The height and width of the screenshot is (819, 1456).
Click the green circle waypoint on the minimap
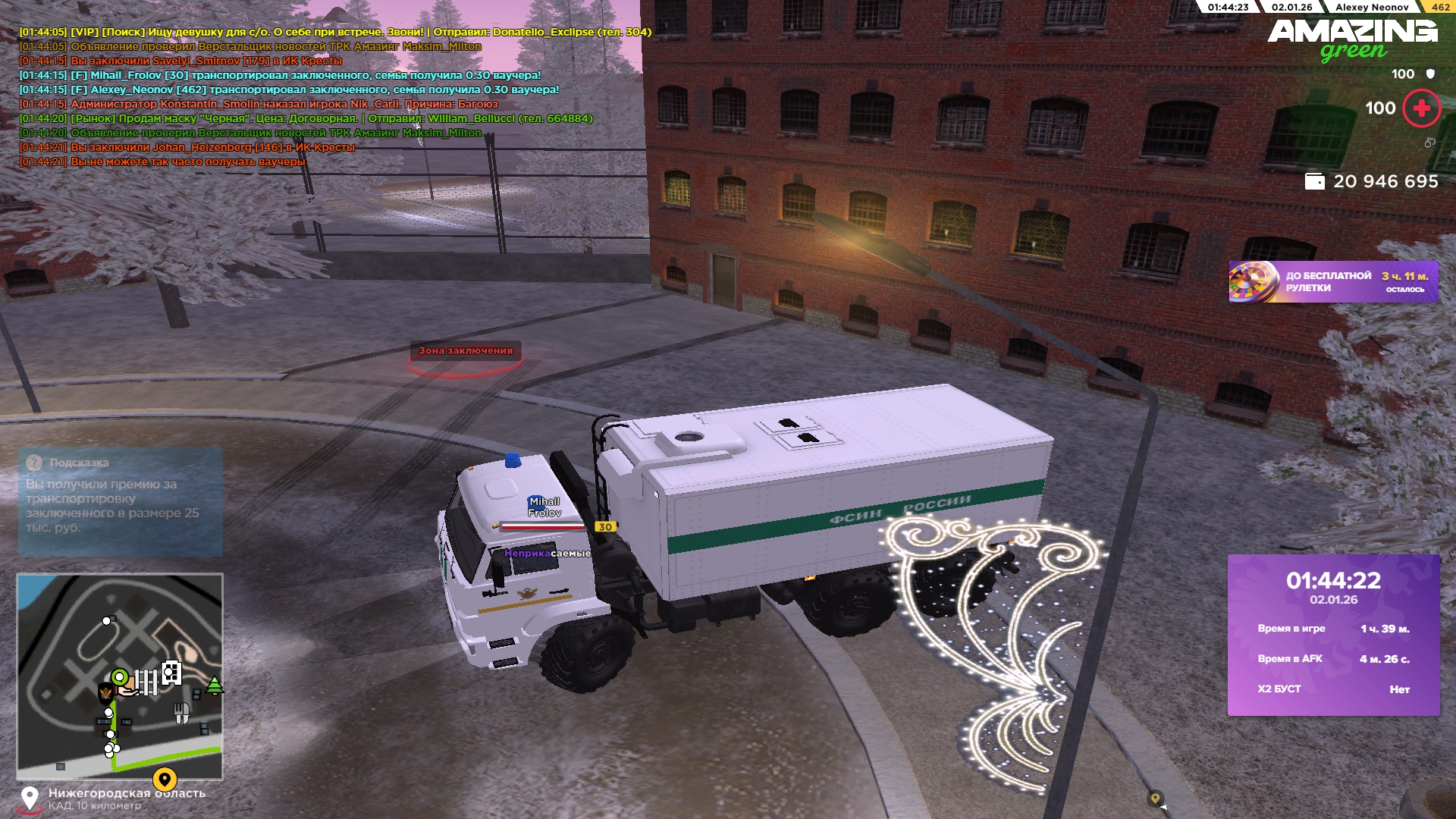coord(120,677)
